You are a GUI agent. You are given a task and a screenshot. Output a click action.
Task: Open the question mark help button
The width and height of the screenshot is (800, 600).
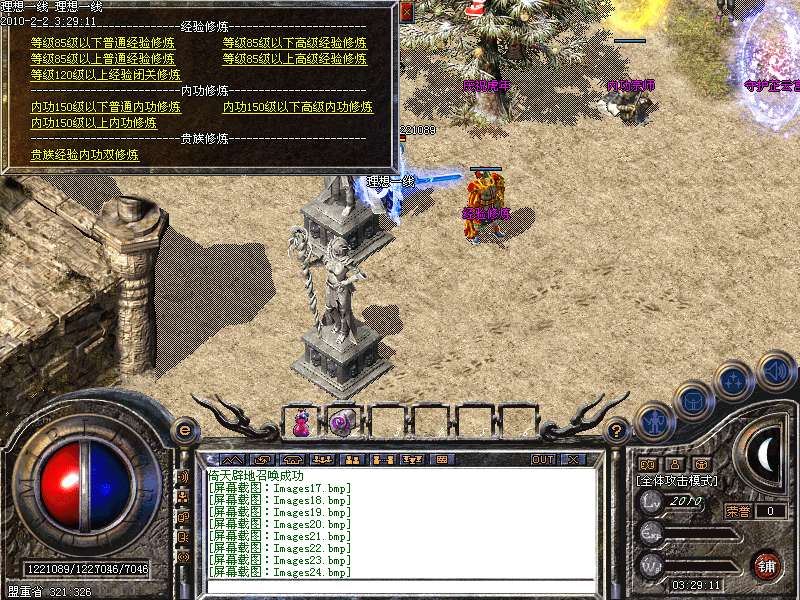point(617,431)
